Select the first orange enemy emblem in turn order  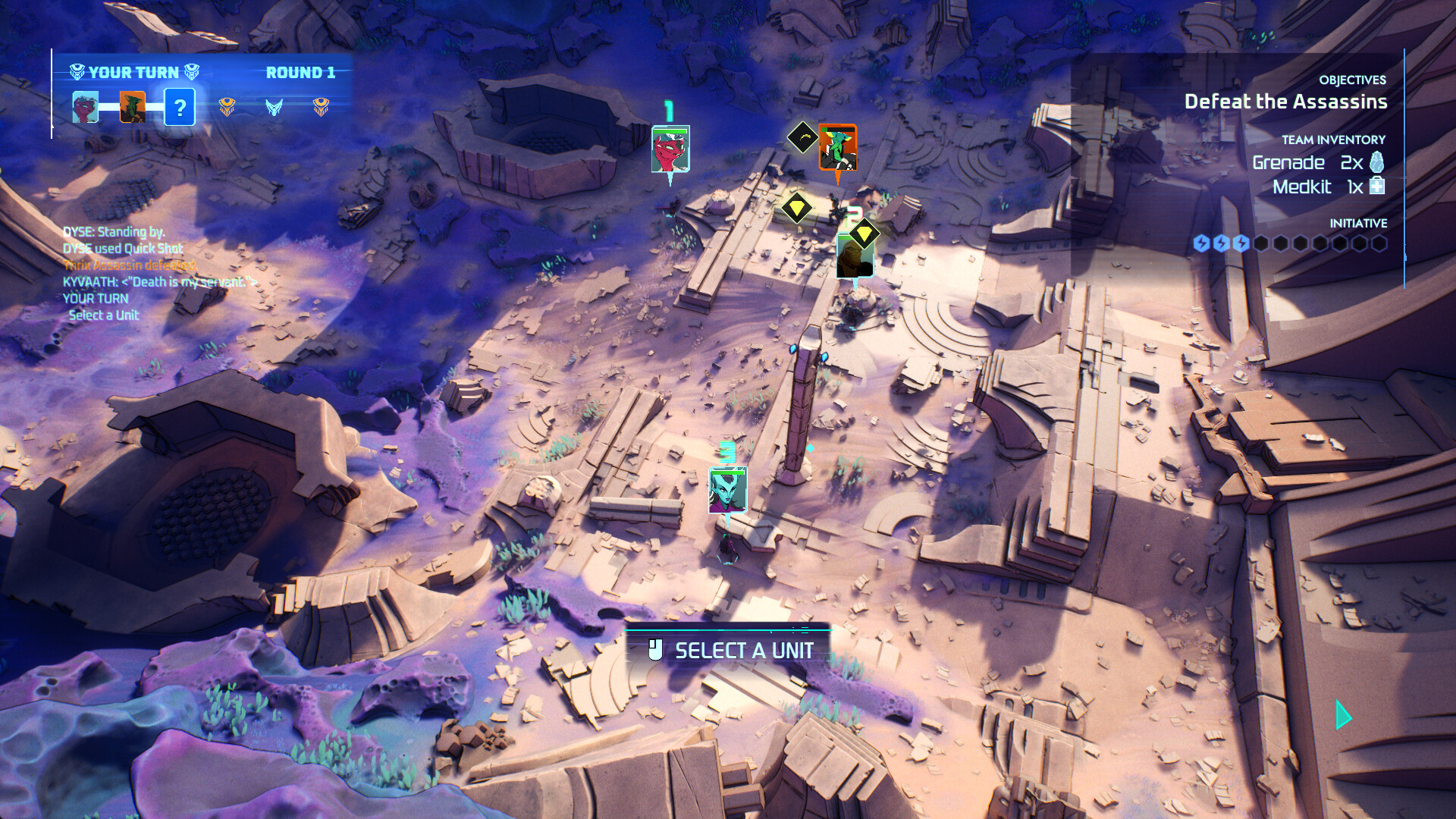tap(227, 108)
